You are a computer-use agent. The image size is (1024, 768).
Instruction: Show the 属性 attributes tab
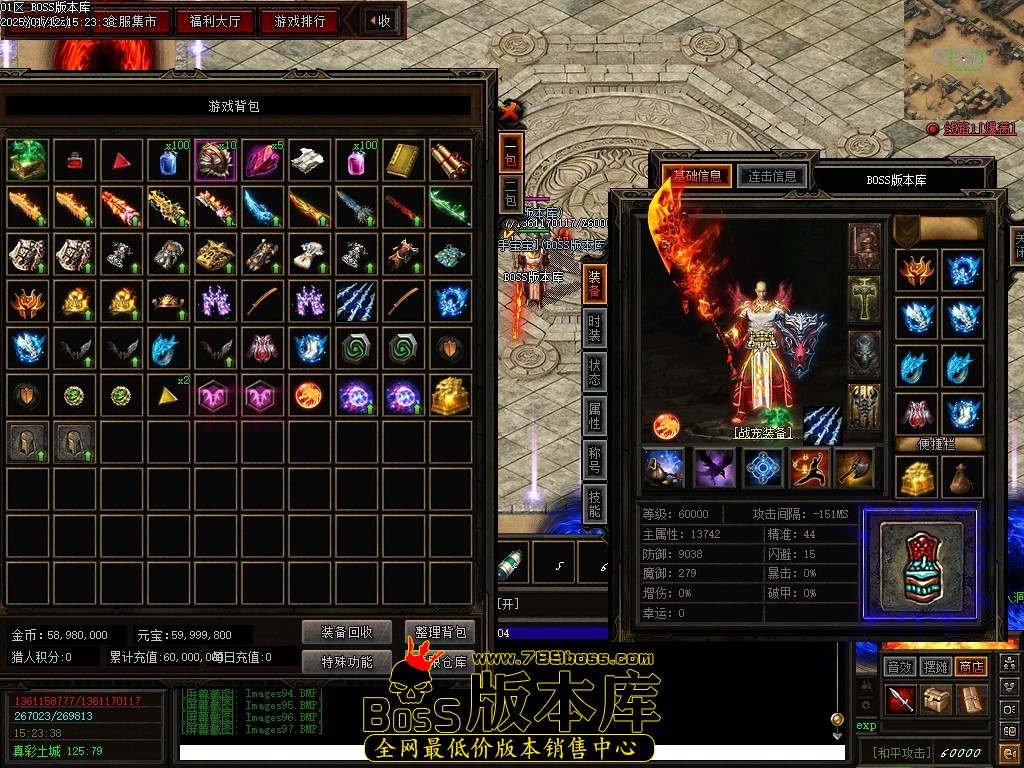coord(595,416)
